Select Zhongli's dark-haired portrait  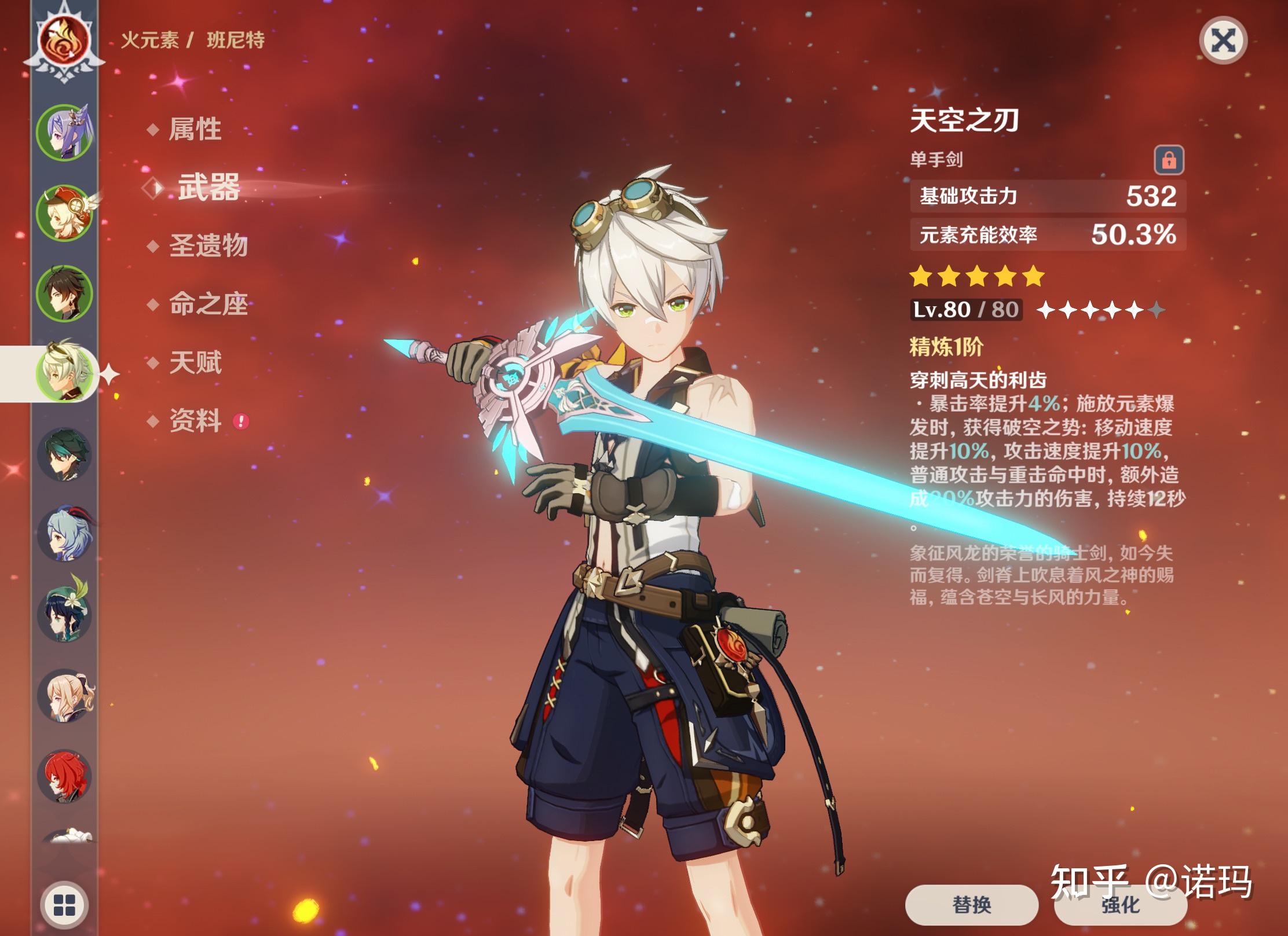coord(64,293)
